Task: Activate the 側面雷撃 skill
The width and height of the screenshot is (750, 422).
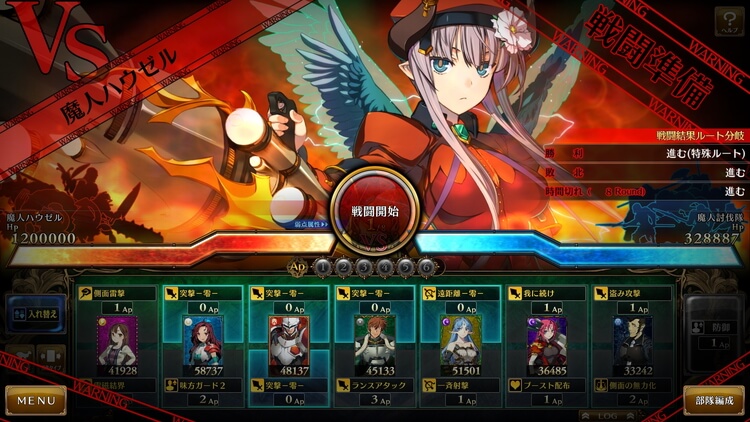Action: pos(118,293)
